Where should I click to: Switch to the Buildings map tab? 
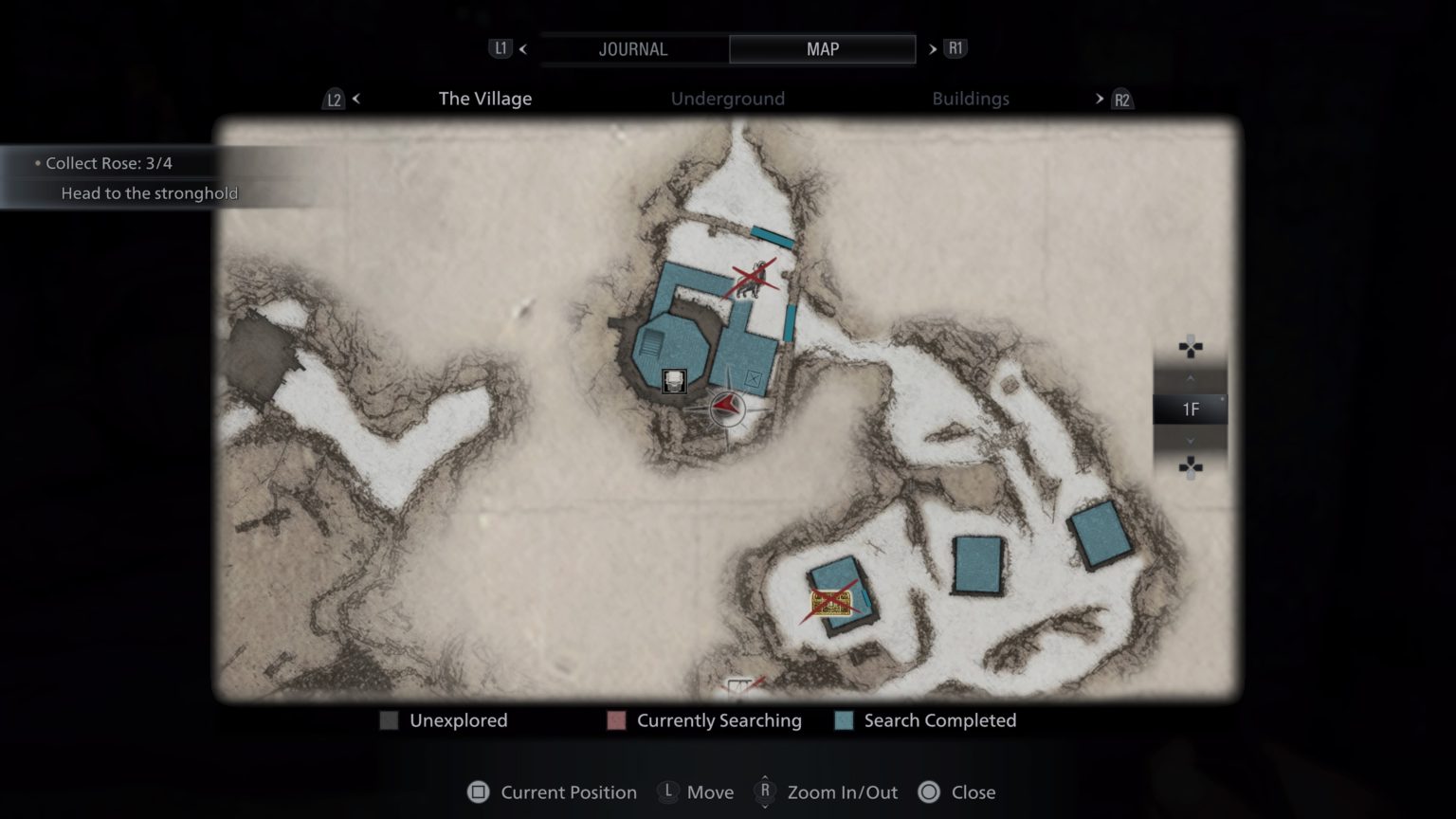coord(971,98)
